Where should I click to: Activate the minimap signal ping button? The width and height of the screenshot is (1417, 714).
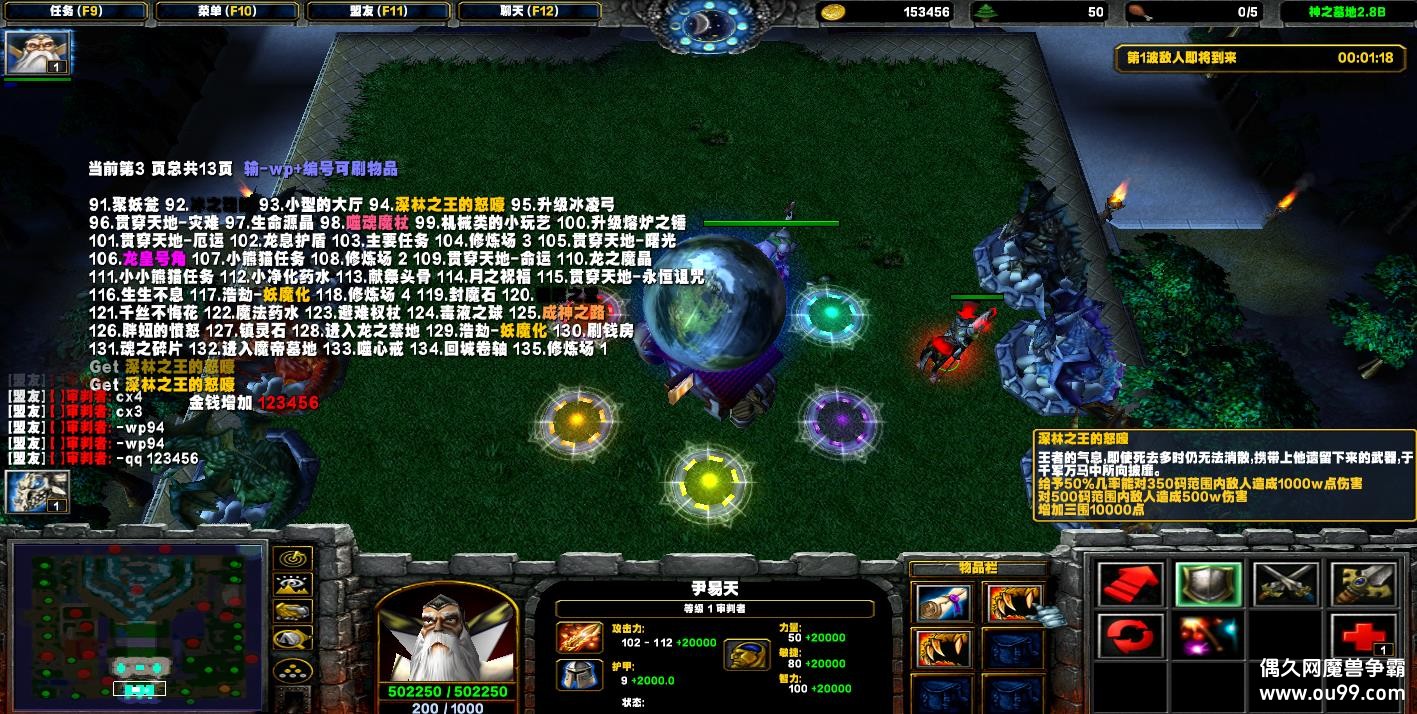pos(293,558)
